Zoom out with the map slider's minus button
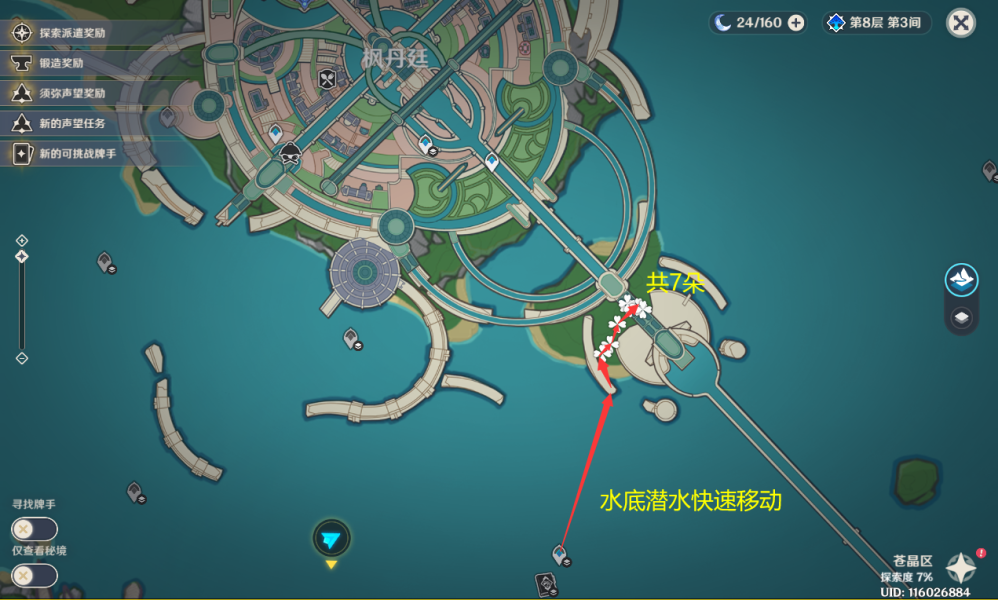 coord(22,358)
